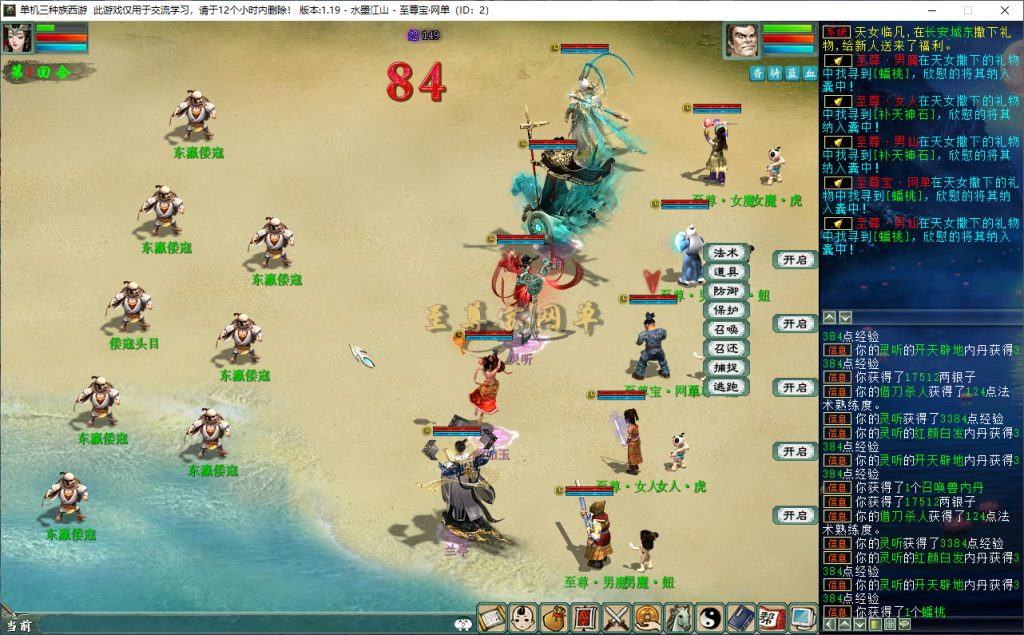Click the yin-yang toolbar icon

click(710, 618)
